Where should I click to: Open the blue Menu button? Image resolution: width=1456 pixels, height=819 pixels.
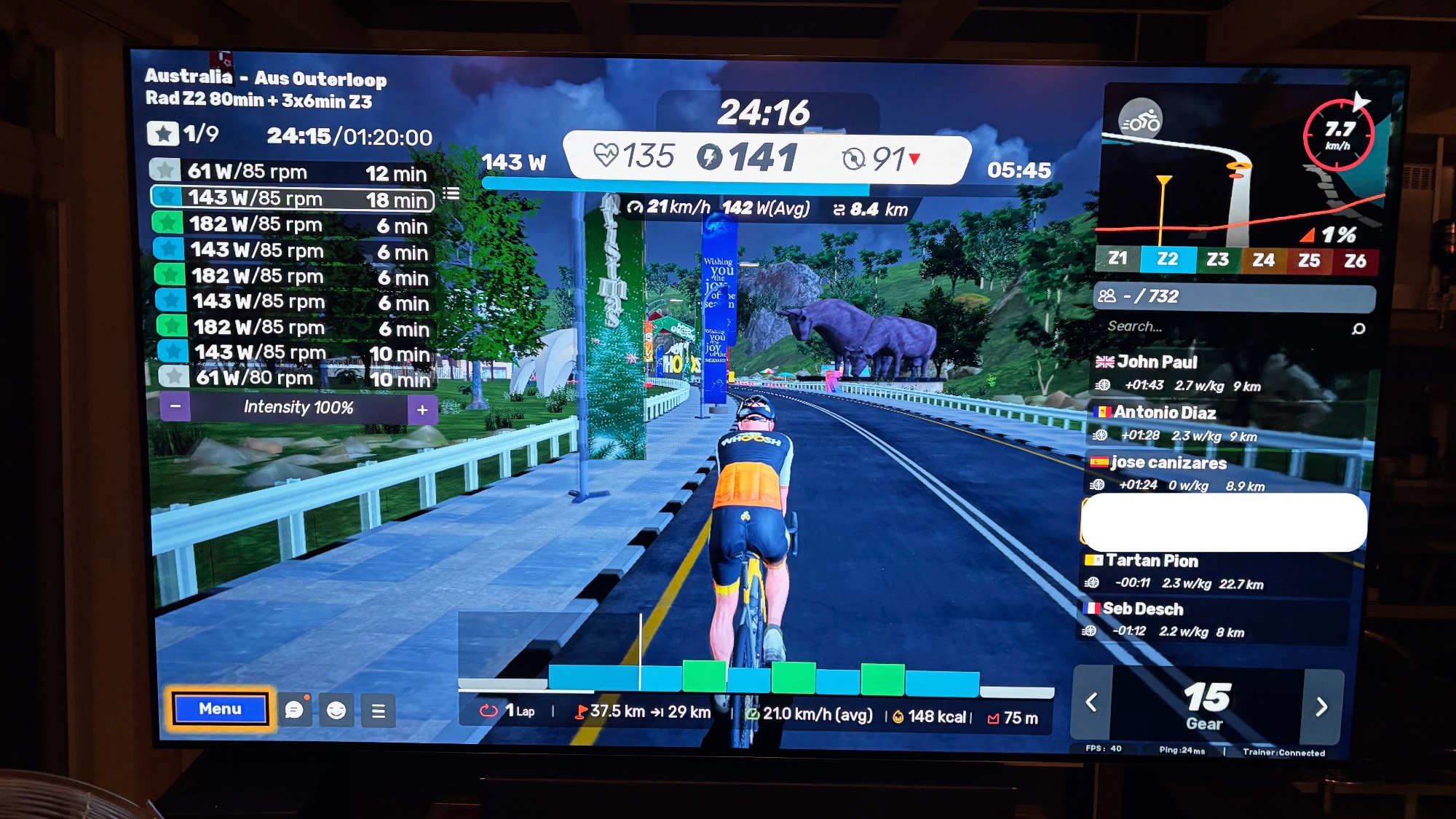(x=220, y=709)
